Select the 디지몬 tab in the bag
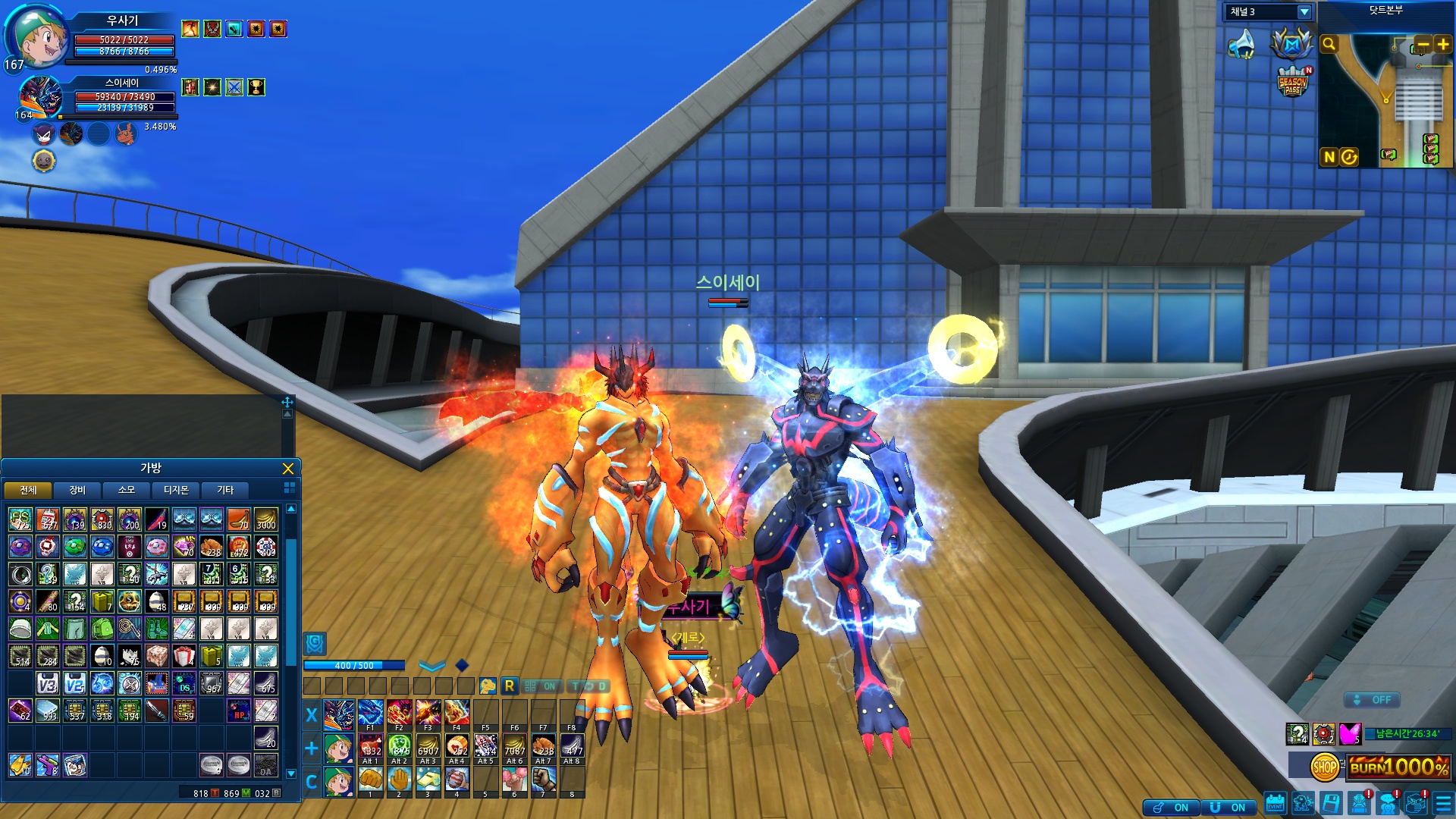The height and width of the screenshot is (819, 1456). click(x=176, y=490)
